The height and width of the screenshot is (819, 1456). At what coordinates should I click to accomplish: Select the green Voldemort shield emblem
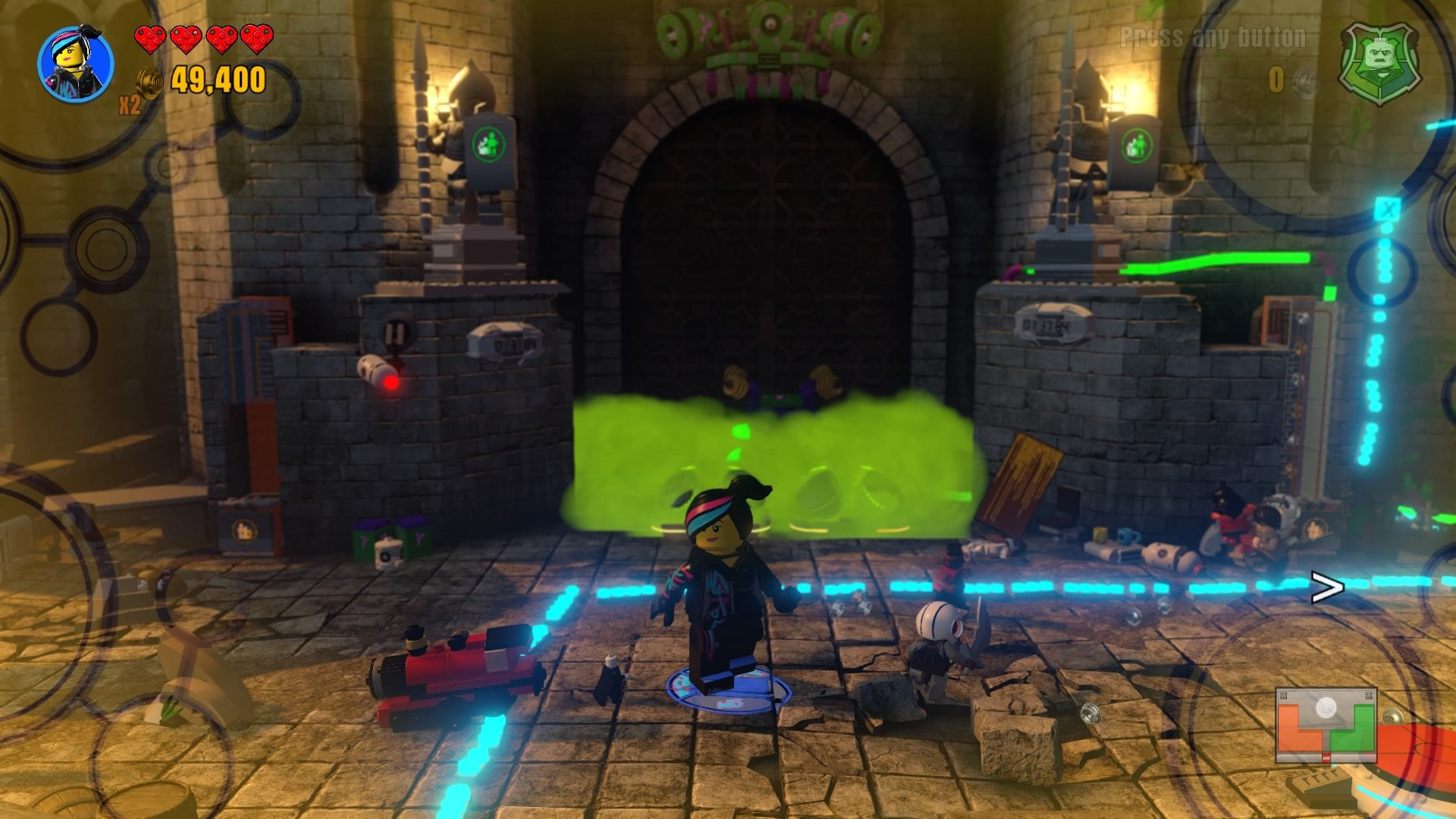click(1382, 64)
